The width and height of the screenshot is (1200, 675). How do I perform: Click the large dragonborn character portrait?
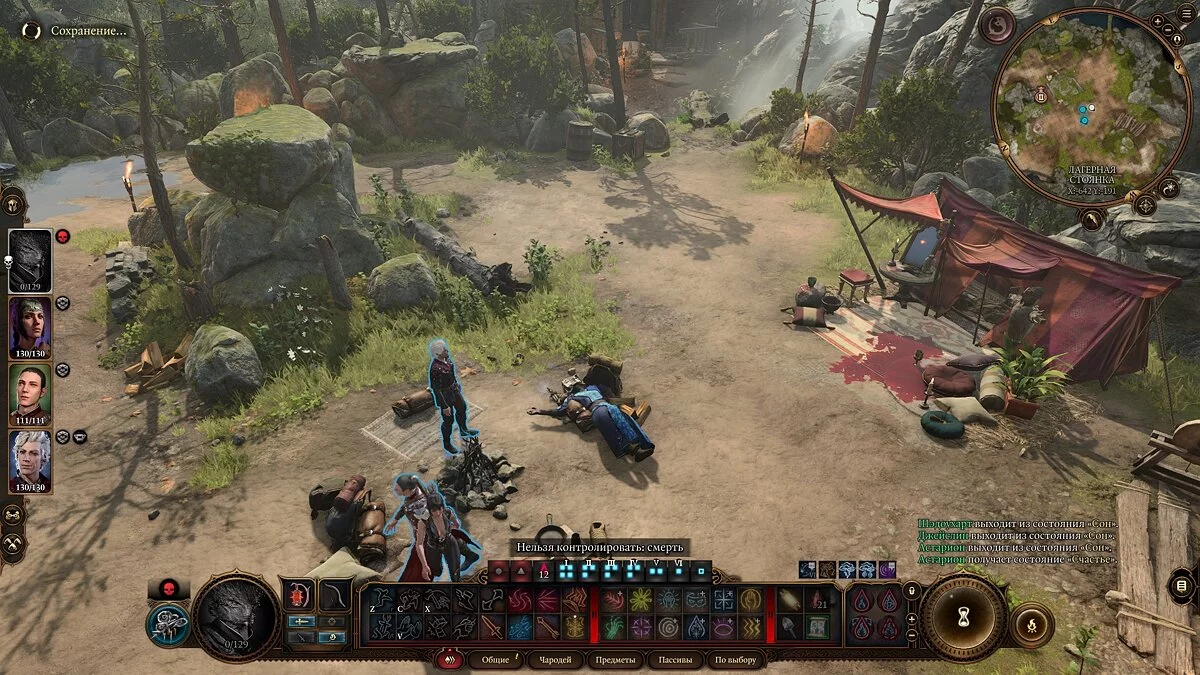(235, 619)
